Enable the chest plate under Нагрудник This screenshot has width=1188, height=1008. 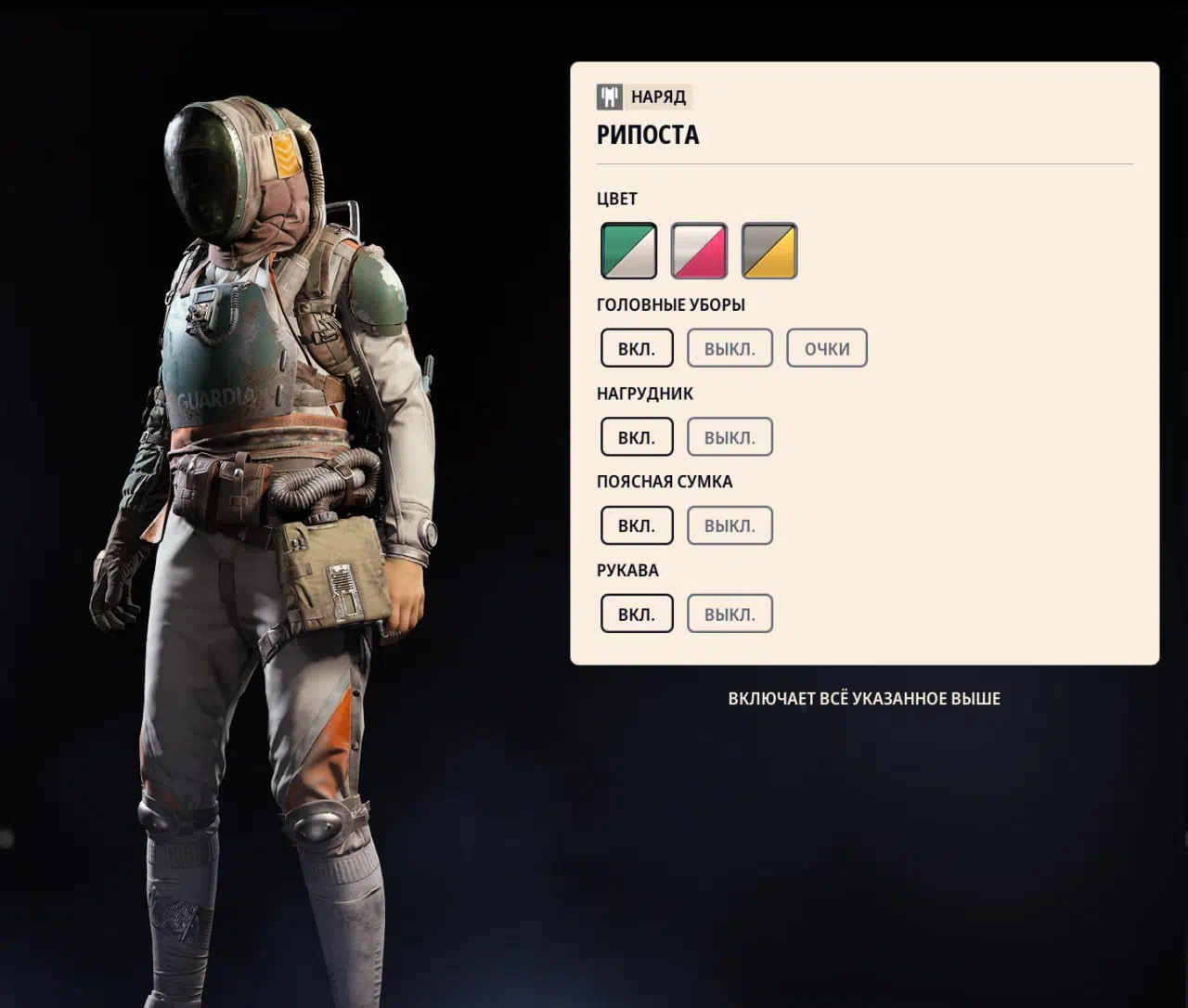point(637,437)
